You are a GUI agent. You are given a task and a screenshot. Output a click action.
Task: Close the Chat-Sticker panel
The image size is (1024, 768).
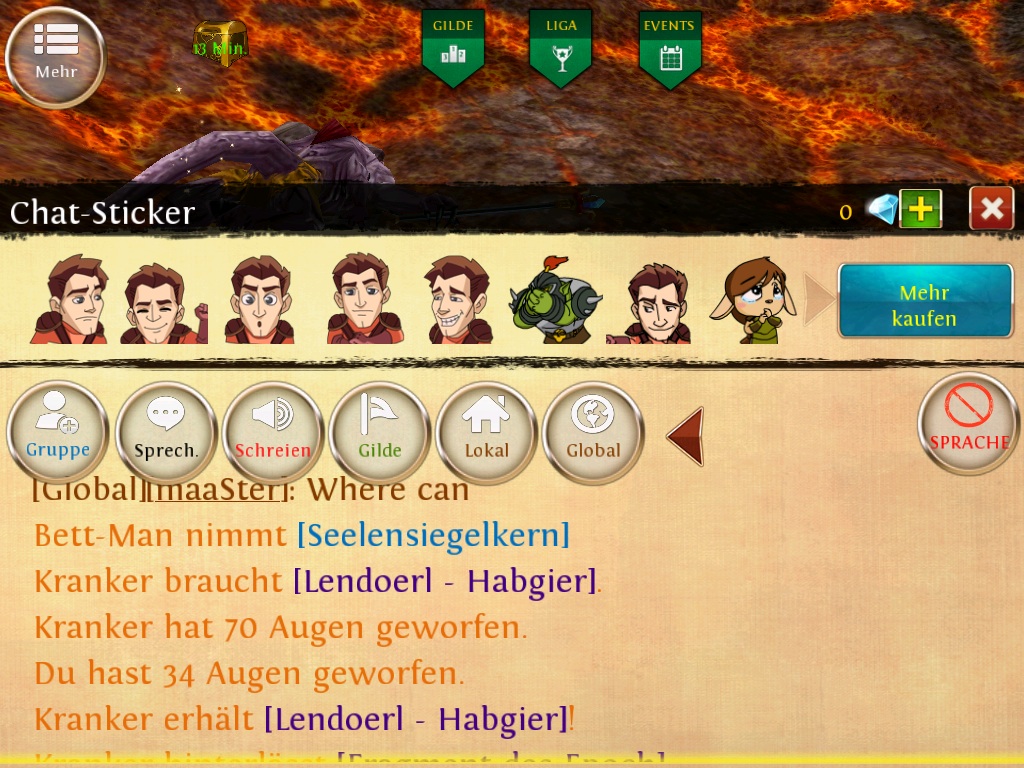pos(991,208)
